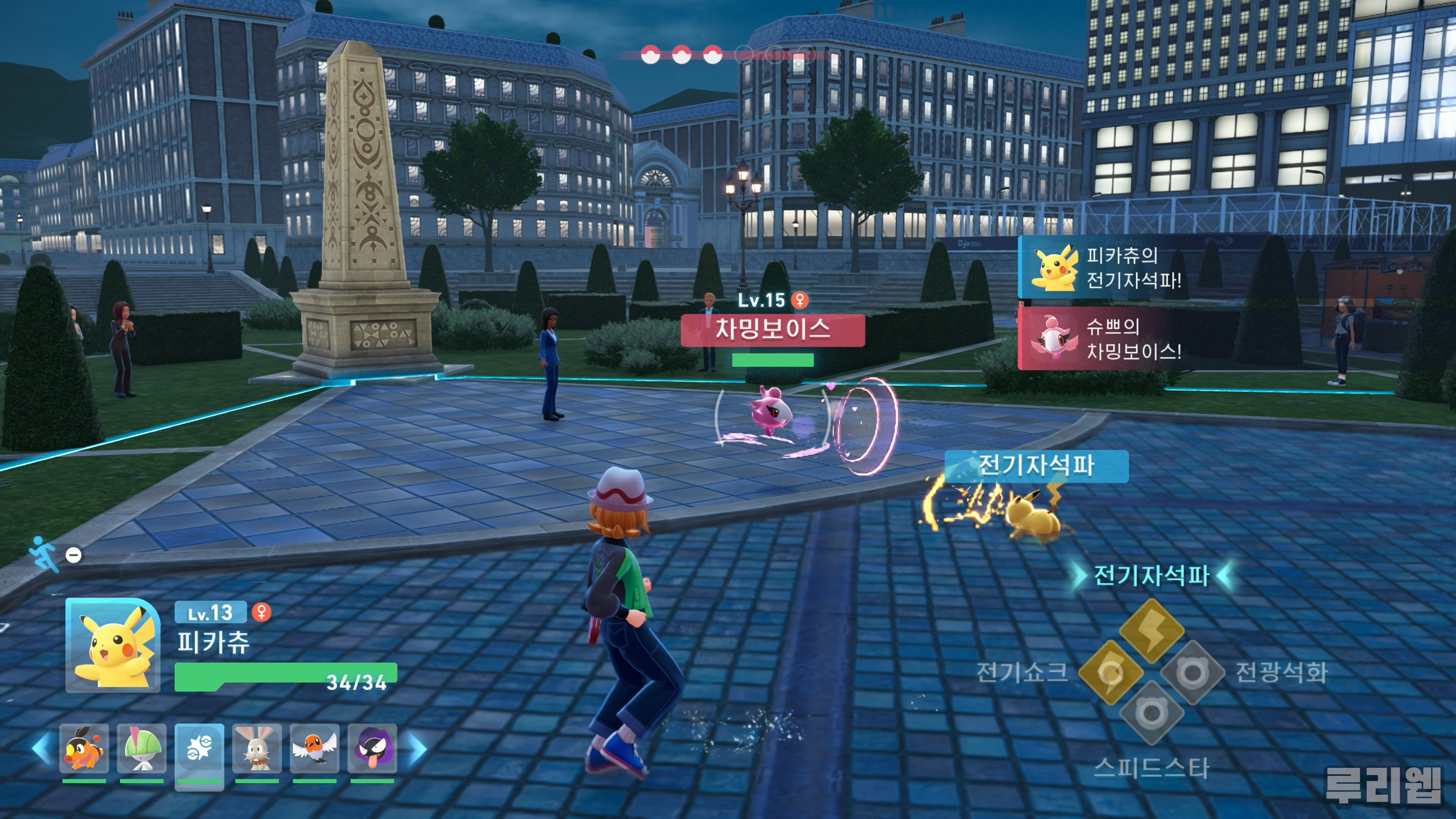Activate the 전기쇼크 move icon

pos(1111,672)
